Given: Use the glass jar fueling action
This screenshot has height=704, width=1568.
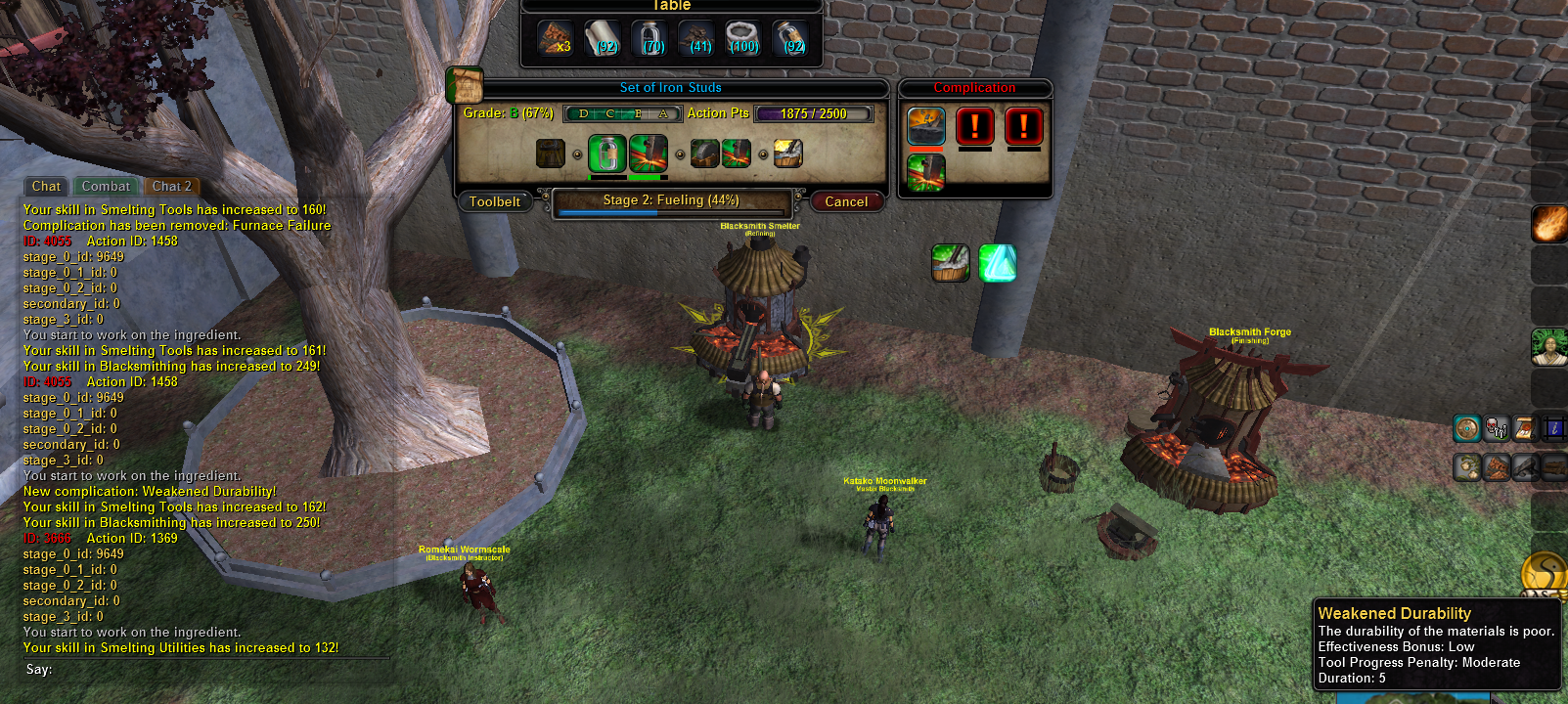Looking at the screenshot, I should pyautogui.click(x=606, y=154).
